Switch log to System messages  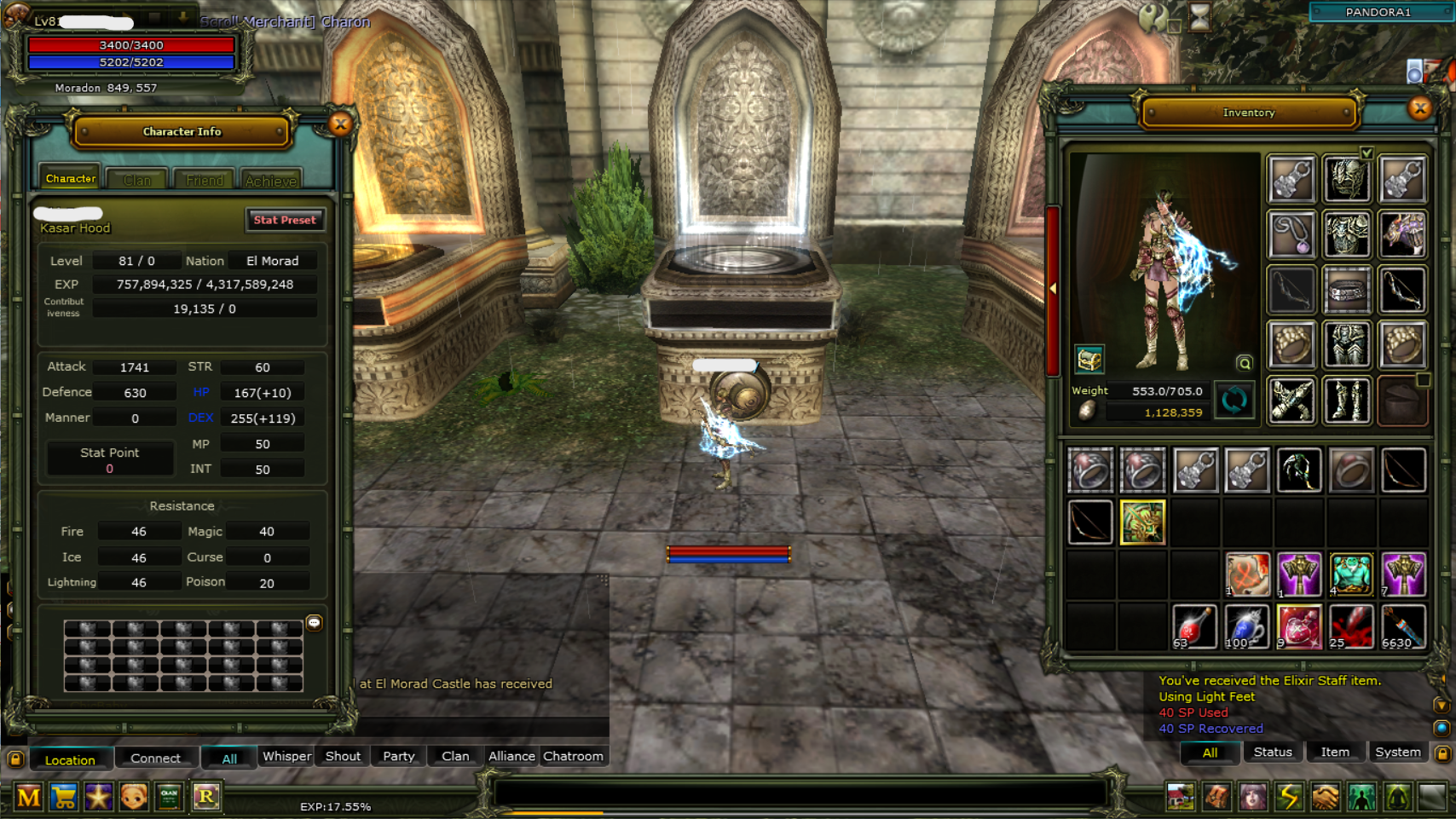point(1397,752)
